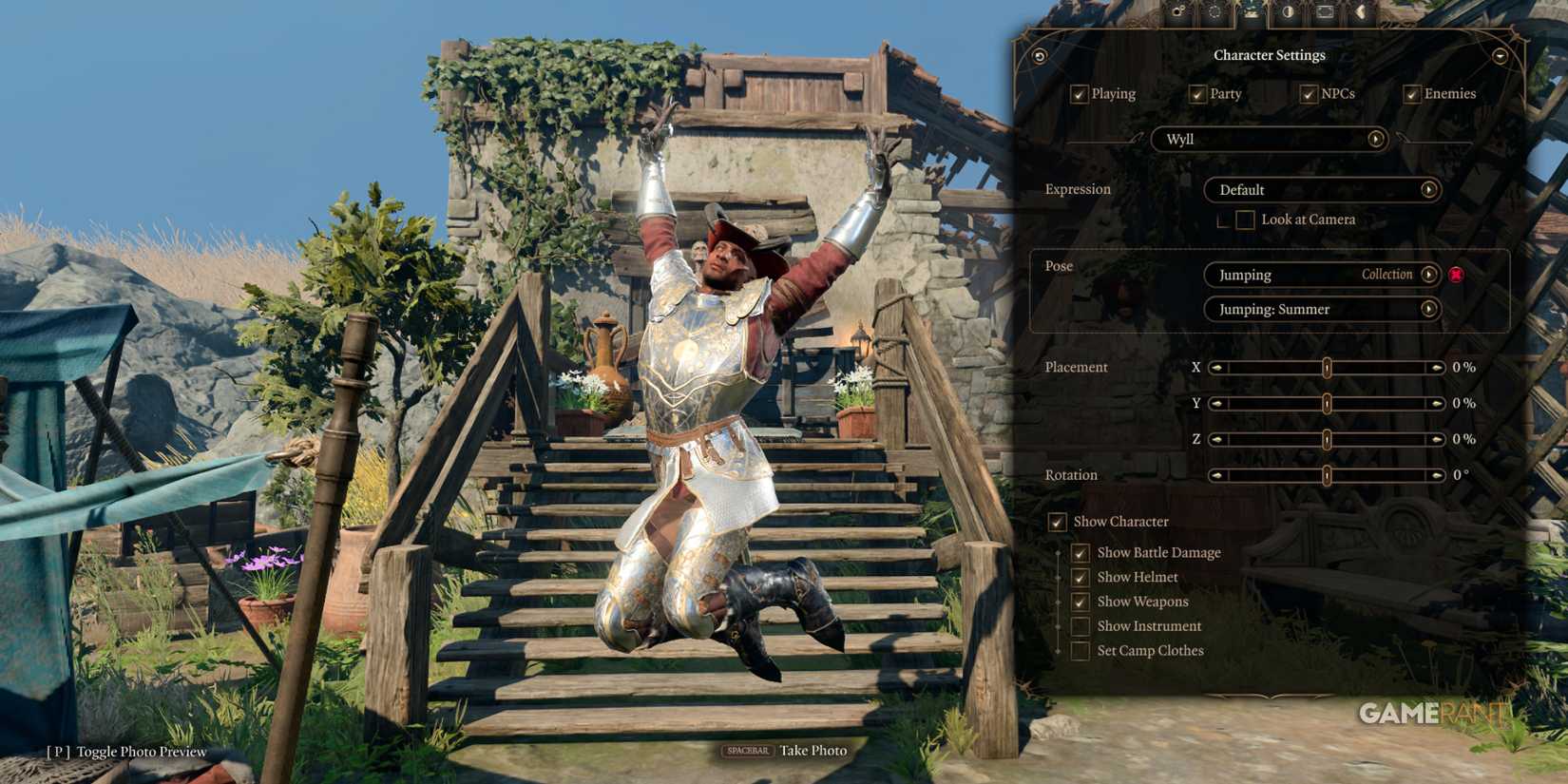The width and height of the screenshot is (1568, 784).
Task: Open the Jumping pose Collection selector
Action: tap(1430, 275)
